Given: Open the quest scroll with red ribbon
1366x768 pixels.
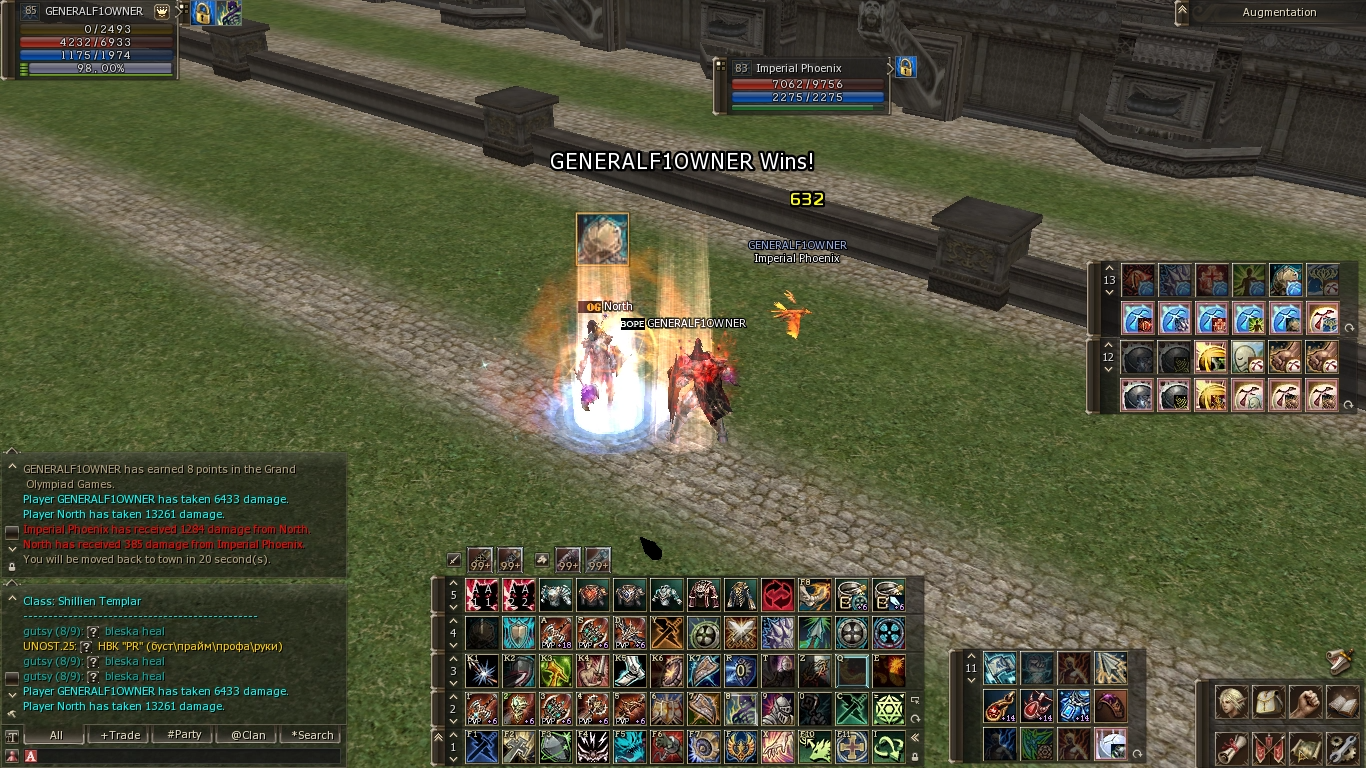Looking at the screenshot, I should [x=1231, y=747].
